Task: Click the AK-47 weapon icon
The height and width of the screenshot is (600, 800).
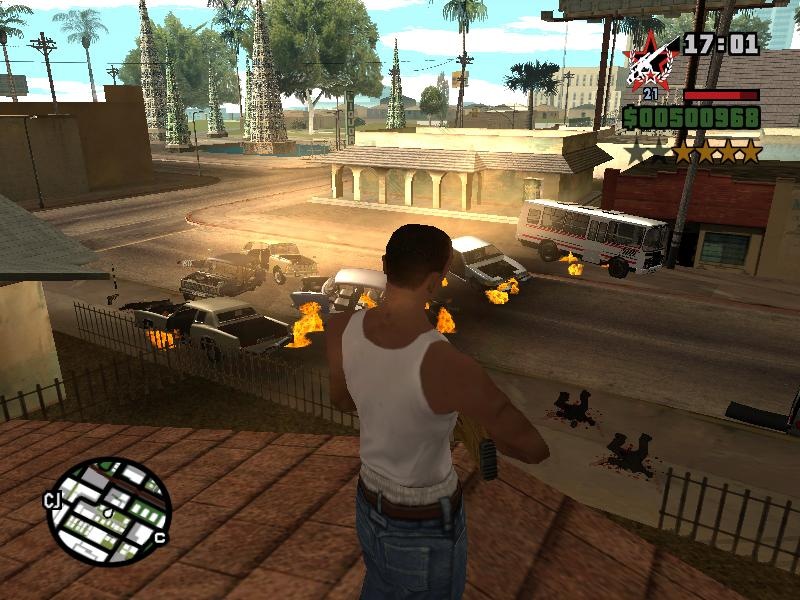Action: [x=648, y=62]
